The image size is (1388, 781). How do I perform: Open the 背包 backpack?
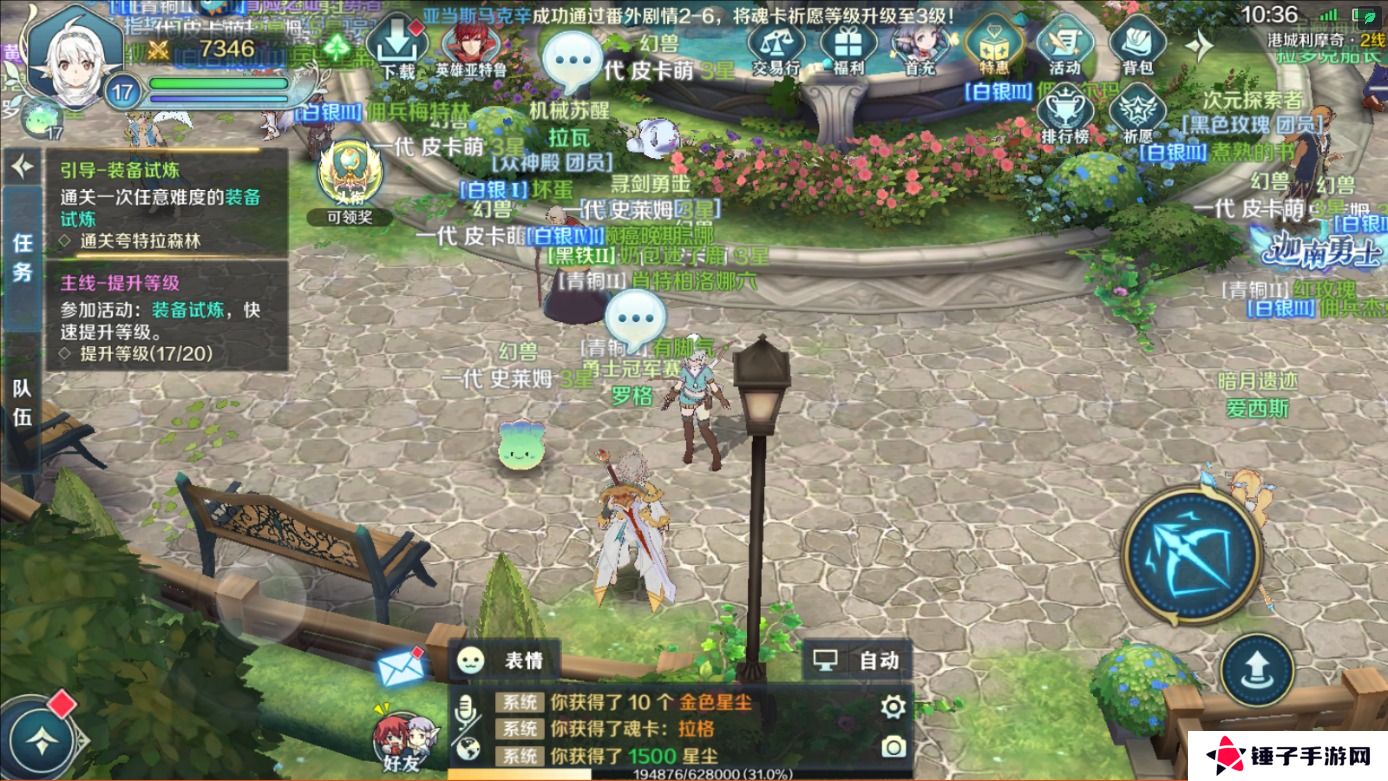[1137, 47]
